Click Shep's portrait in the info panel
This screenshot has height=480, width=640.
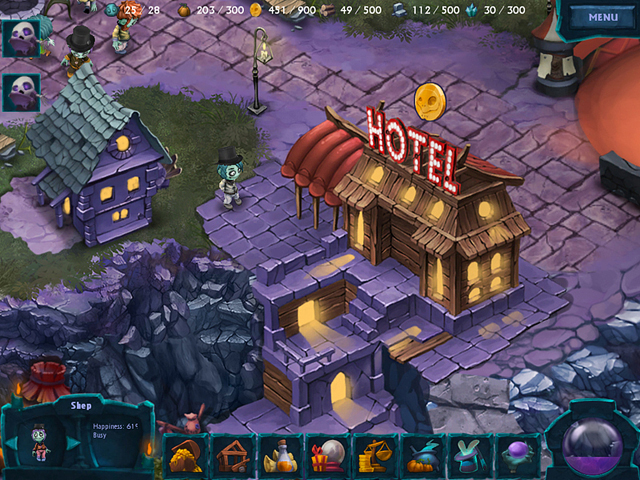[41, 442]
